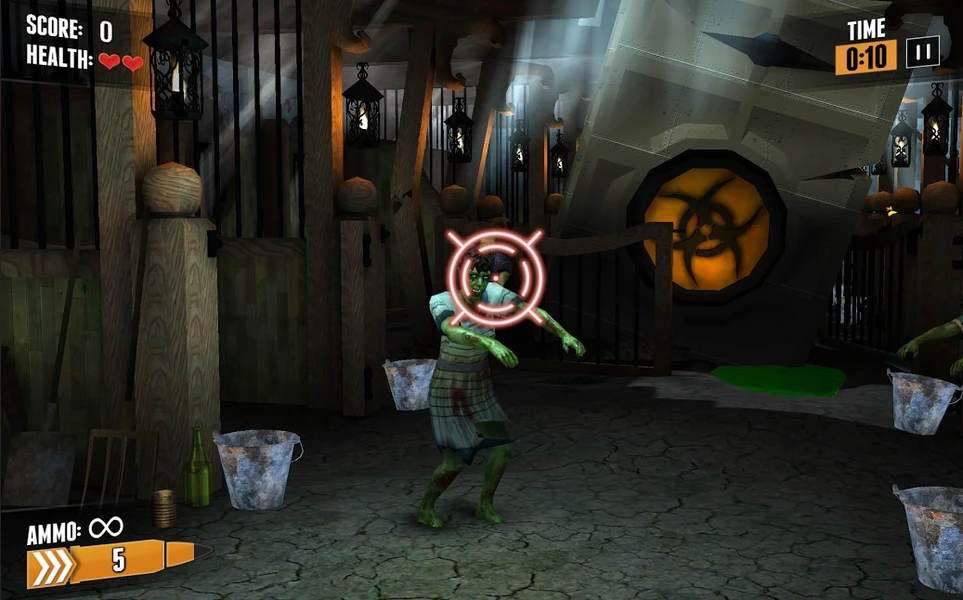963x600 pixels.
Task: Tap the orange bullet ammo reload bar
Action: pos(112,562)
